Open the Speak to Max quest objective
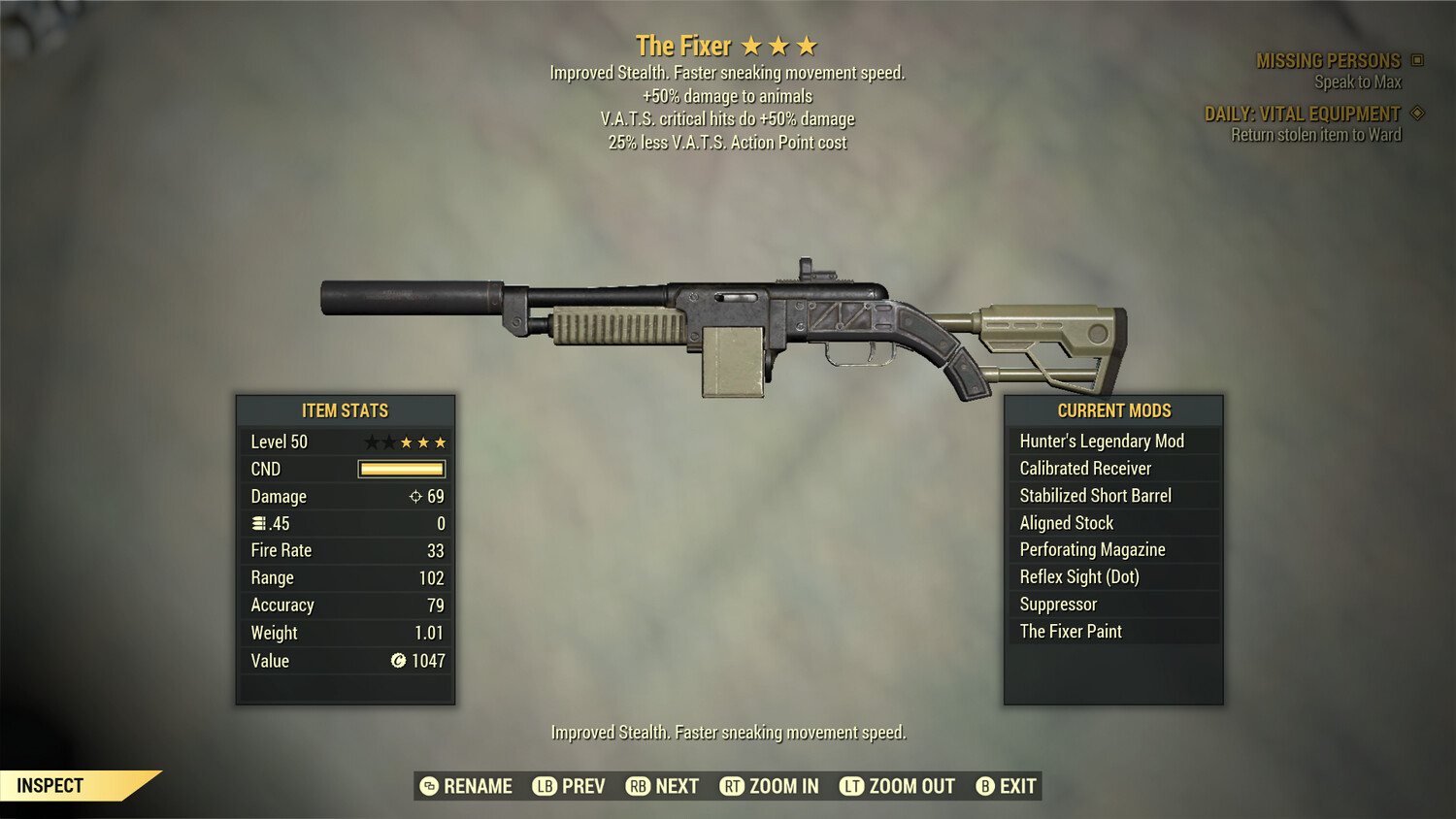 (x=1357, y=82)
